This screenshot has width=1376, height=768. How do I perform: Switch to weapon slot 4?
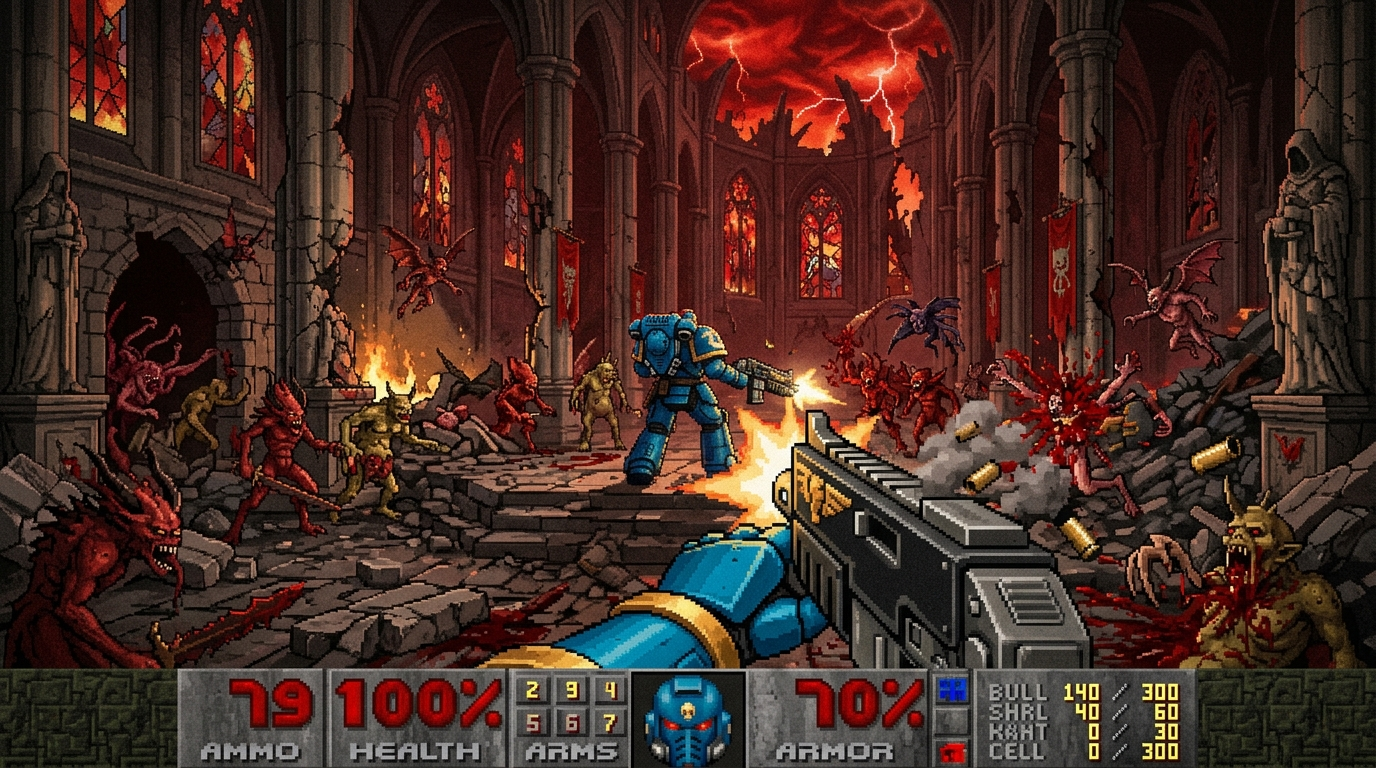click(610, 690)
